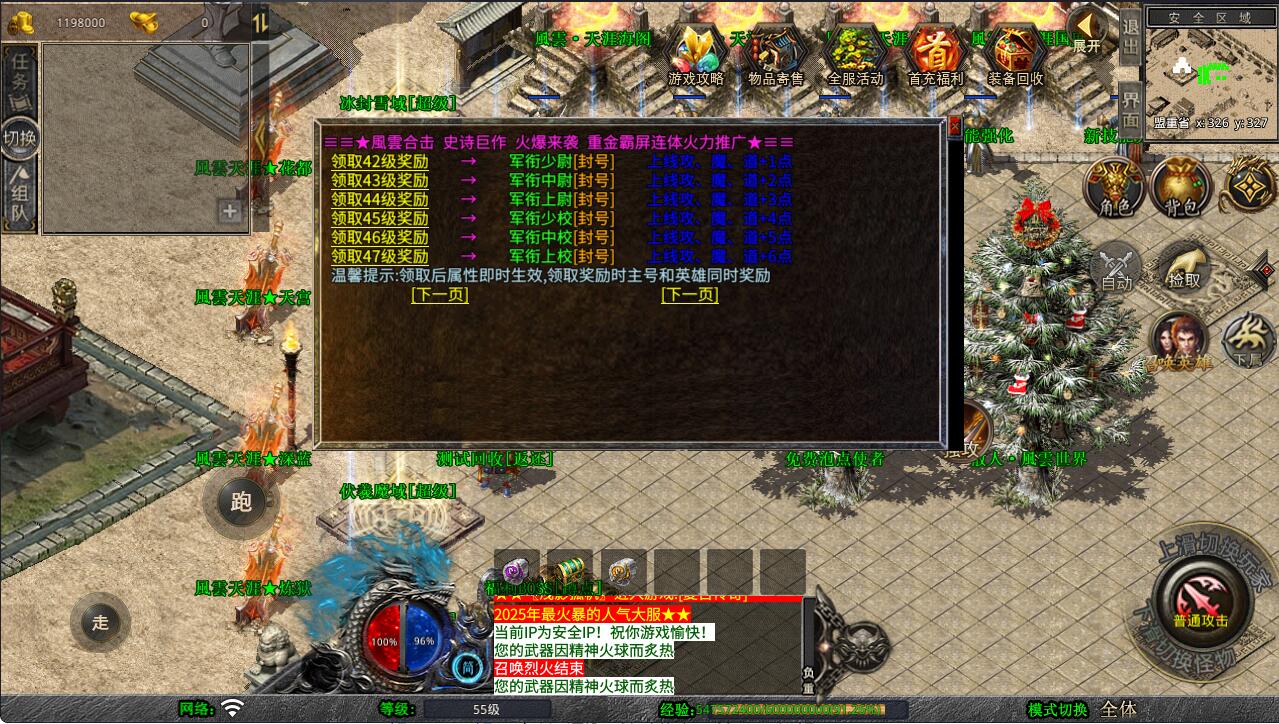Toggle 自动 auto-combat
This screenshot has height=724, width=1279.
[1116, 268]
